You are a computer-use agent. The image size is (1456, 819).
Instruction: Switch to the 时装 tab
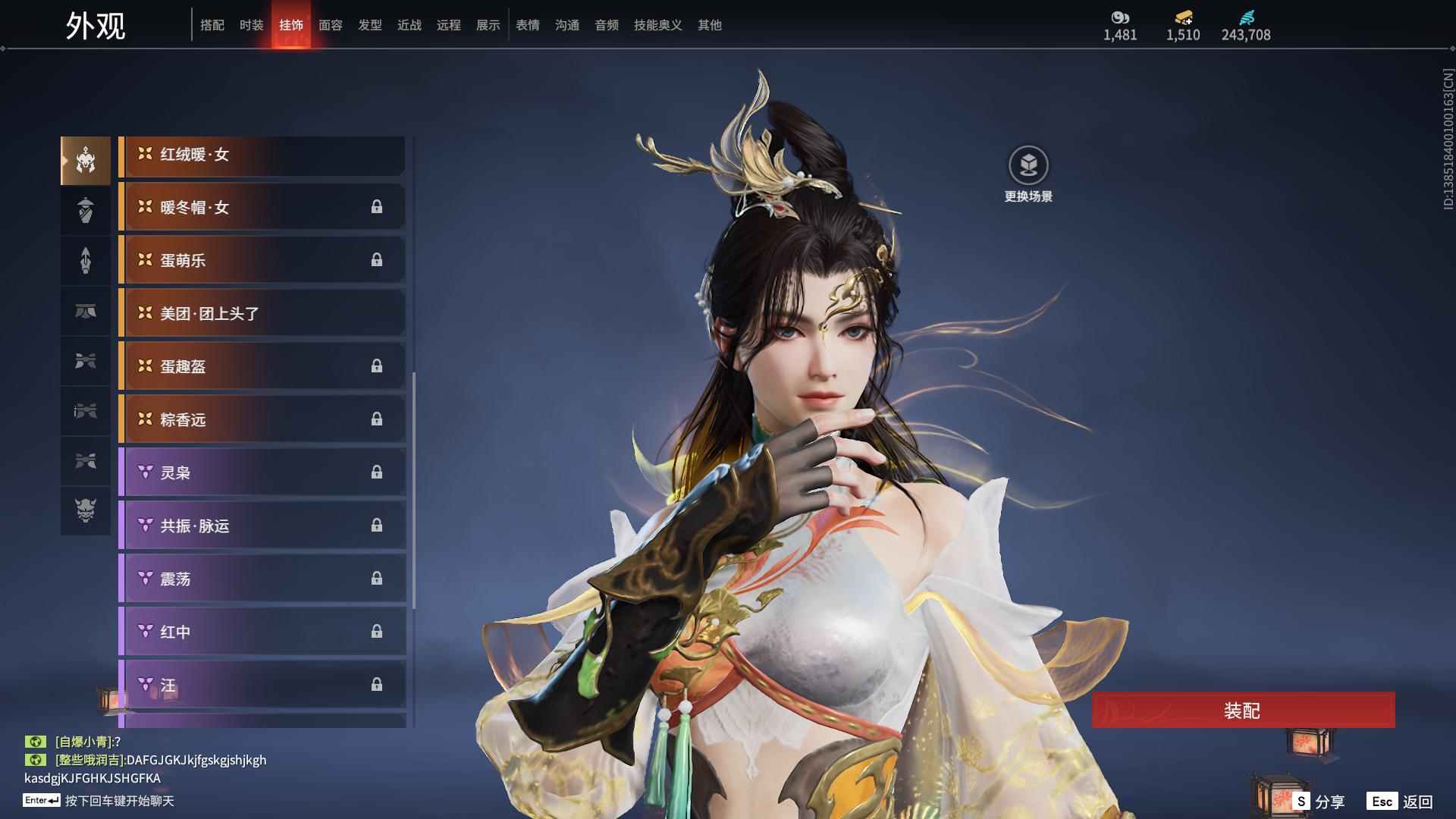251,25
